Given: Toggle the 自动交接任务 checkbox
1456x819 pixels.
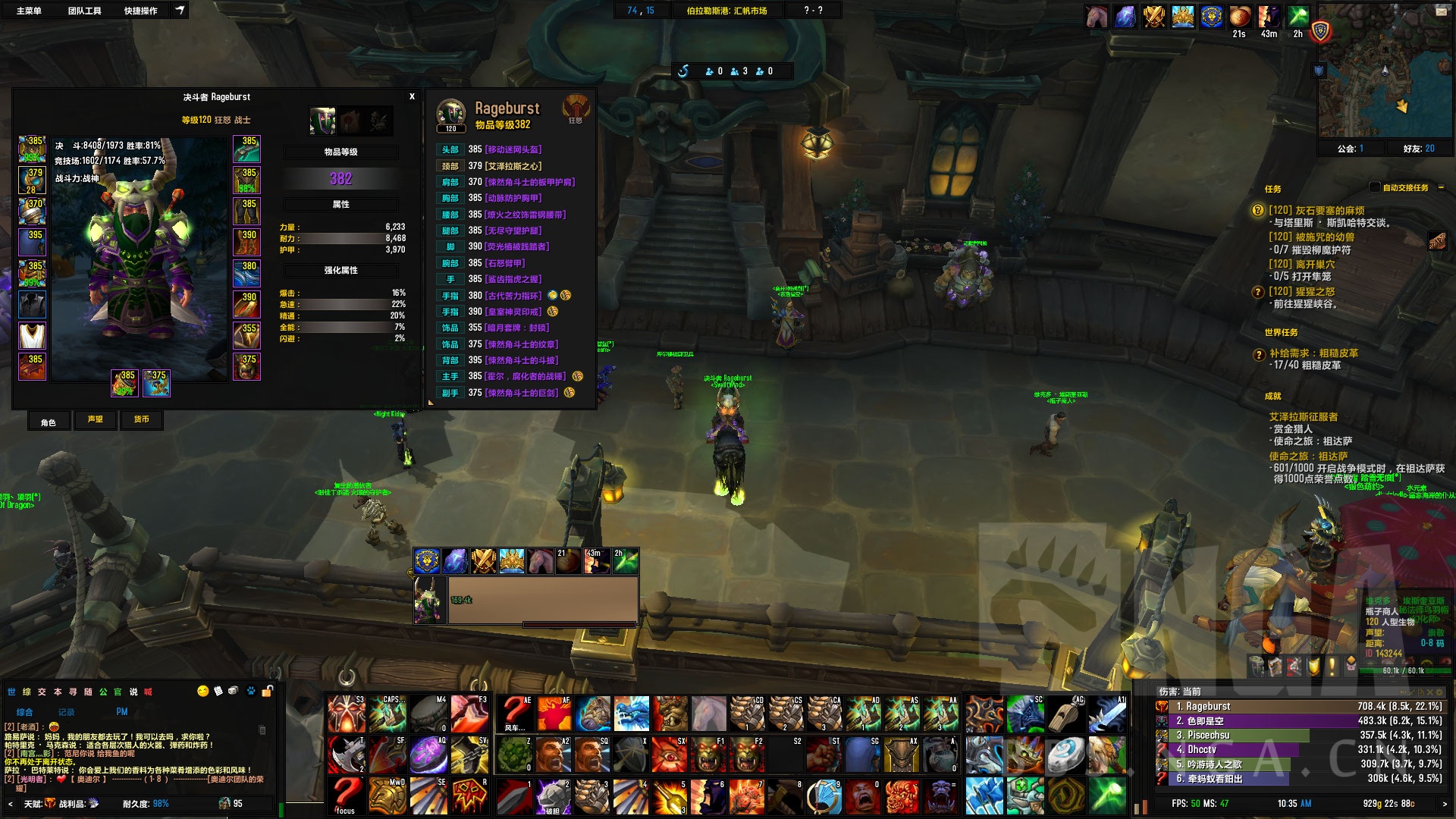Looking at the screenshot, I should coord(1375,187).
